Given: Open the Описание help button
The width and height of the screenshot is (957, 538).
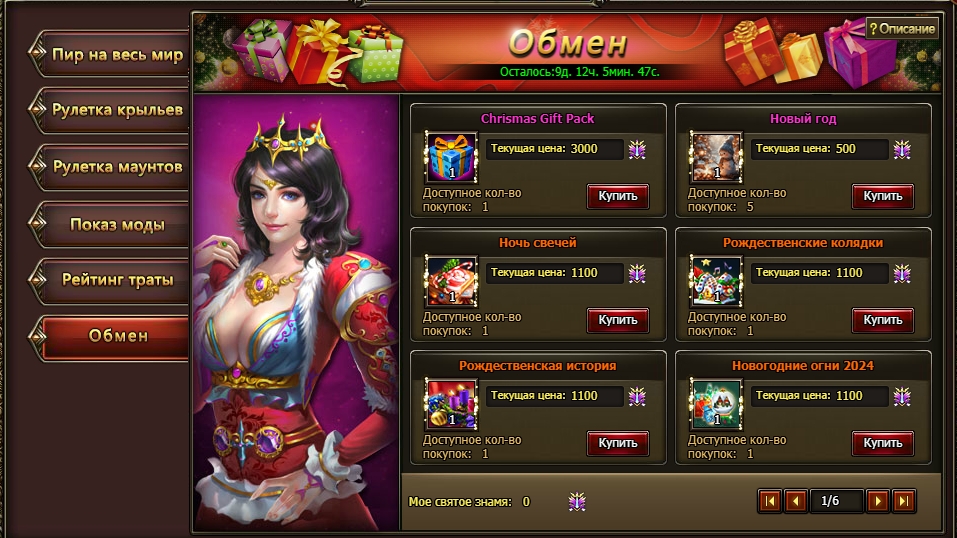Looking at the screenshot, I should click(x=902, y=29).
